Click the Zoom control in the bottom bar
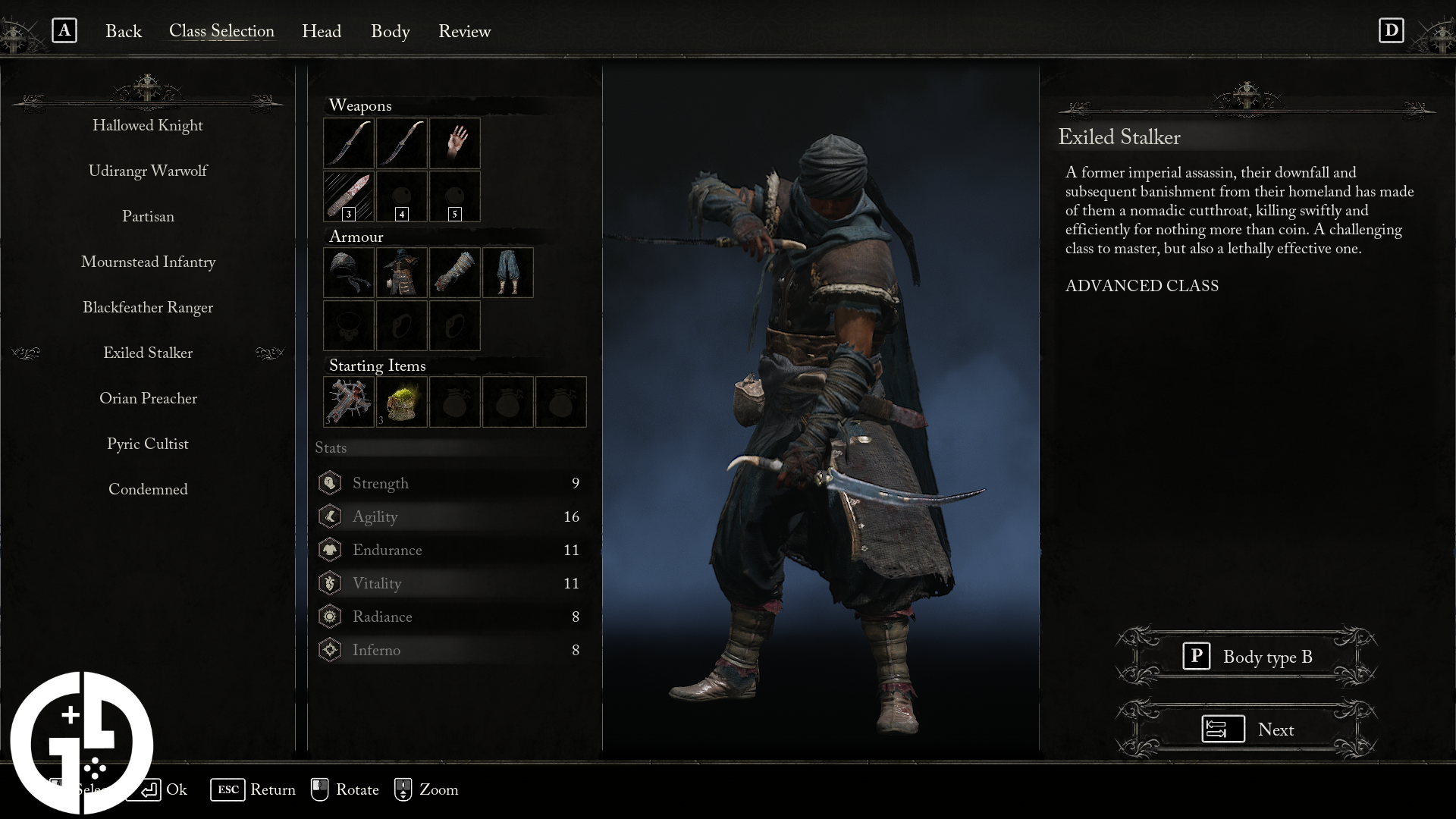This screenshot has height=819, width=1456. click(427, 789)
